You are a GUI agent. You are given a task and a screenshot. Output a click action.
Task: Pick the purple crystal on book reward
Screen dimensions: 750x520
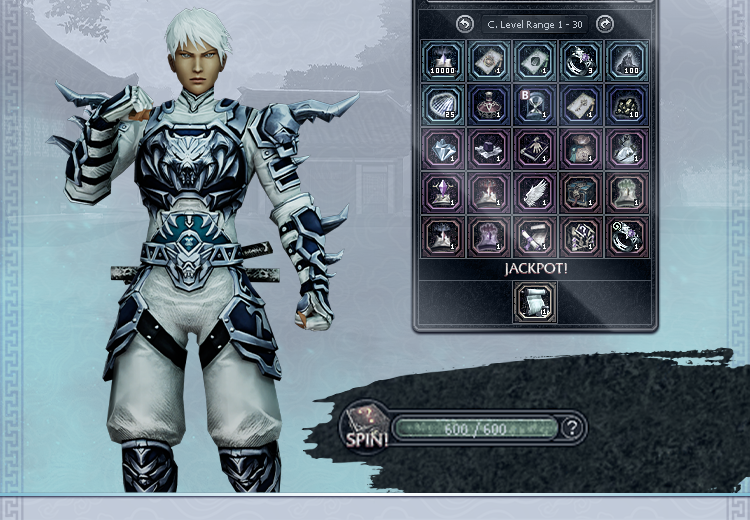tap(441, 192)
